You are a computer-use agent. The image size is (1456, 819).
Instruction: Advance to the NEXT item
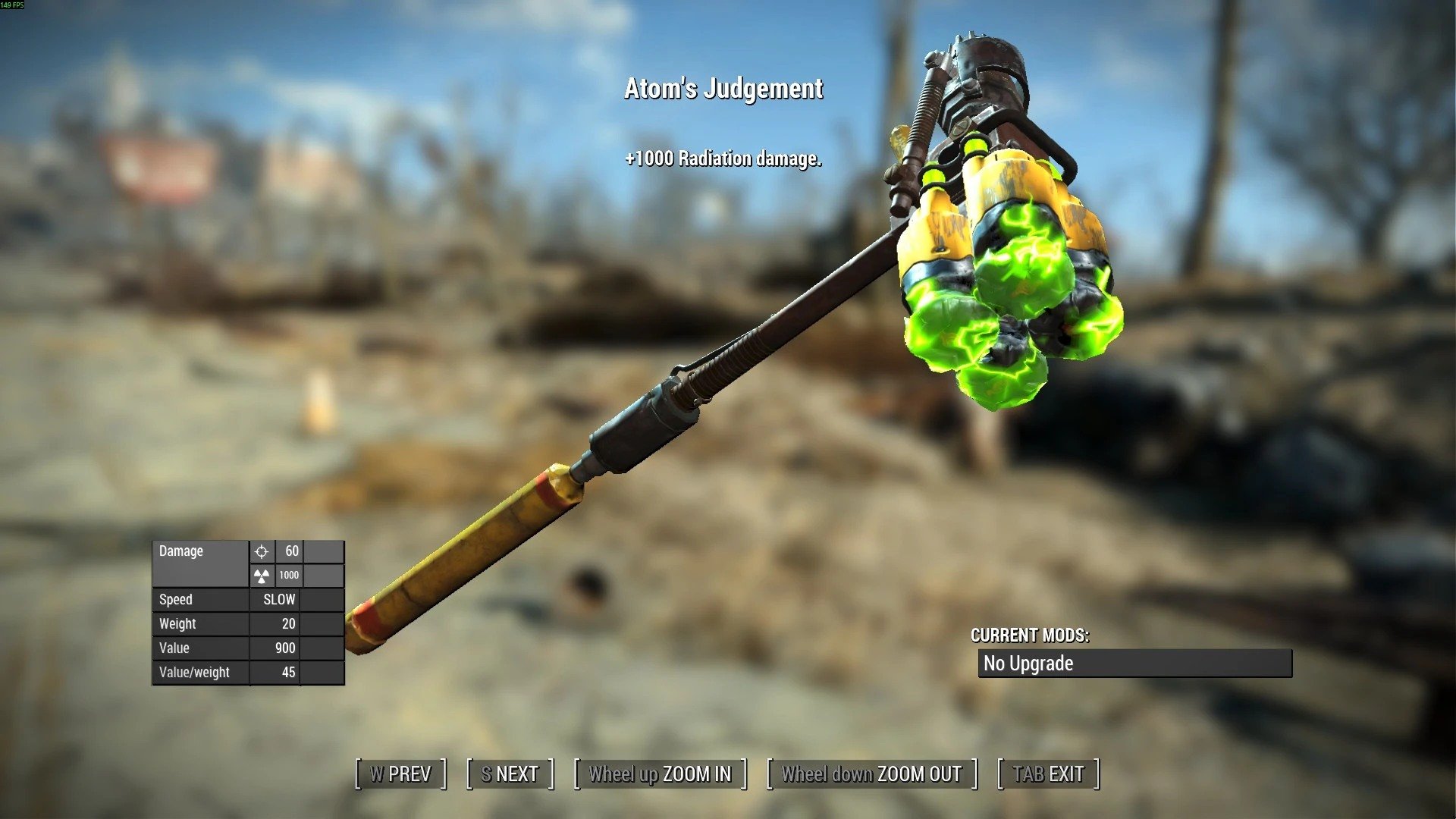(510, 774)
